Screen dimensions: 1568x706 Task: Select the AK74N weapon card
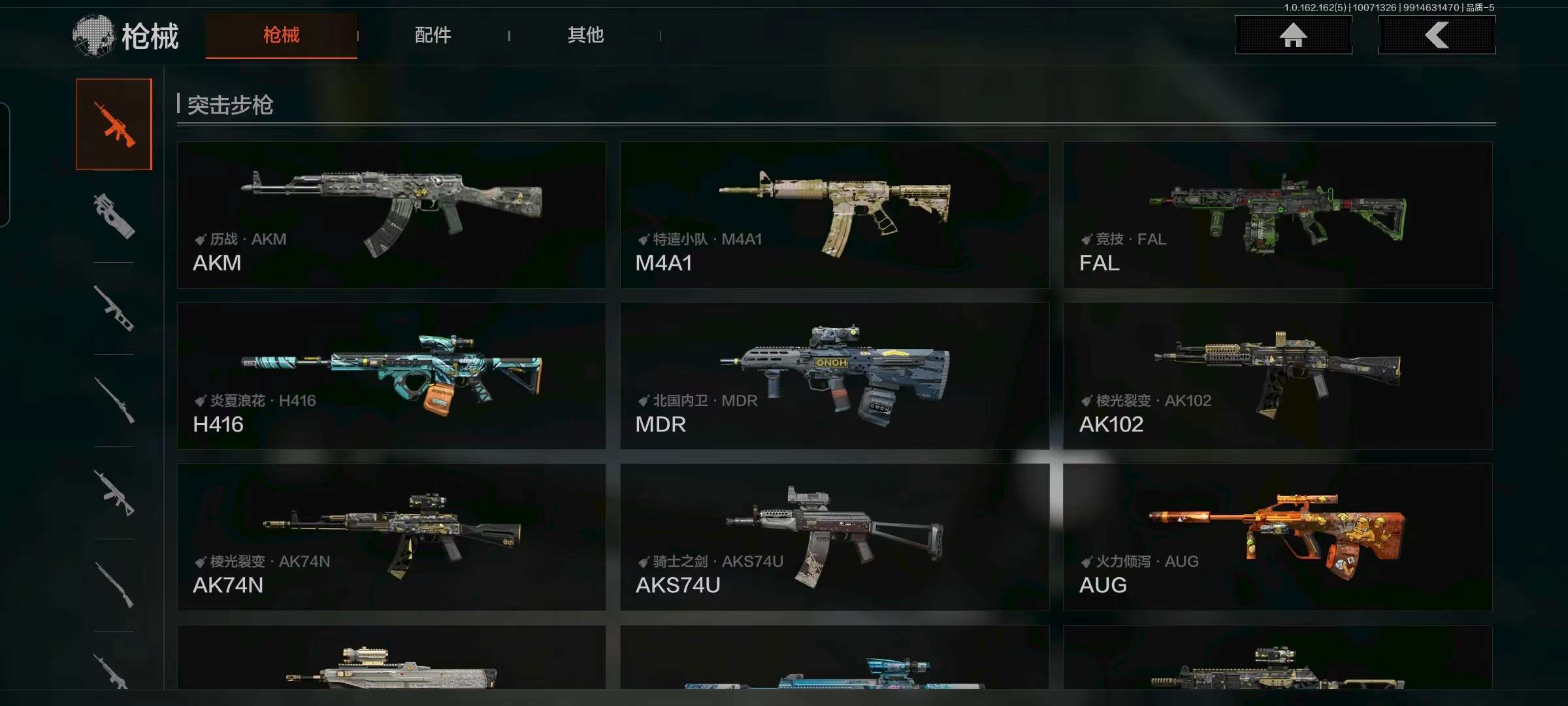391,537
